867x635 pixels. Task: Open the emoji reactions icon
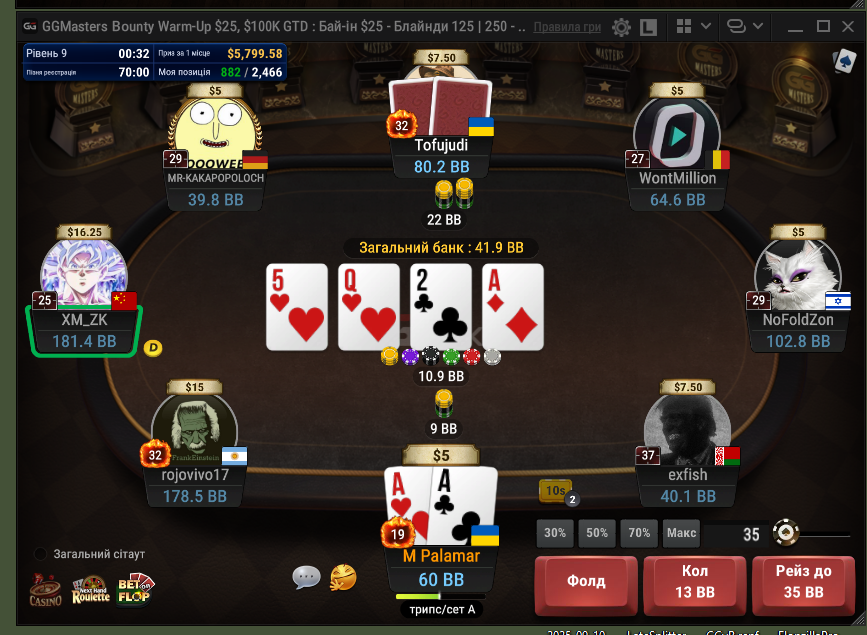(x=343, y=576)
